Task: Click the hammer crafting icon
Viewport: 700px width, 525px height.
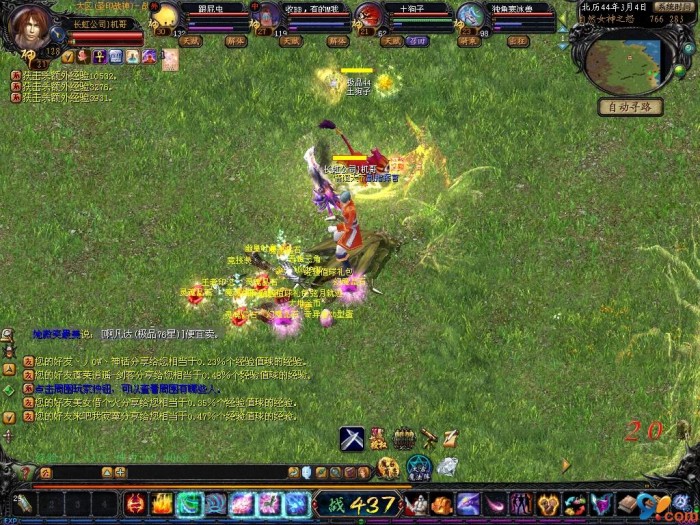Action: tap(428, 438)
